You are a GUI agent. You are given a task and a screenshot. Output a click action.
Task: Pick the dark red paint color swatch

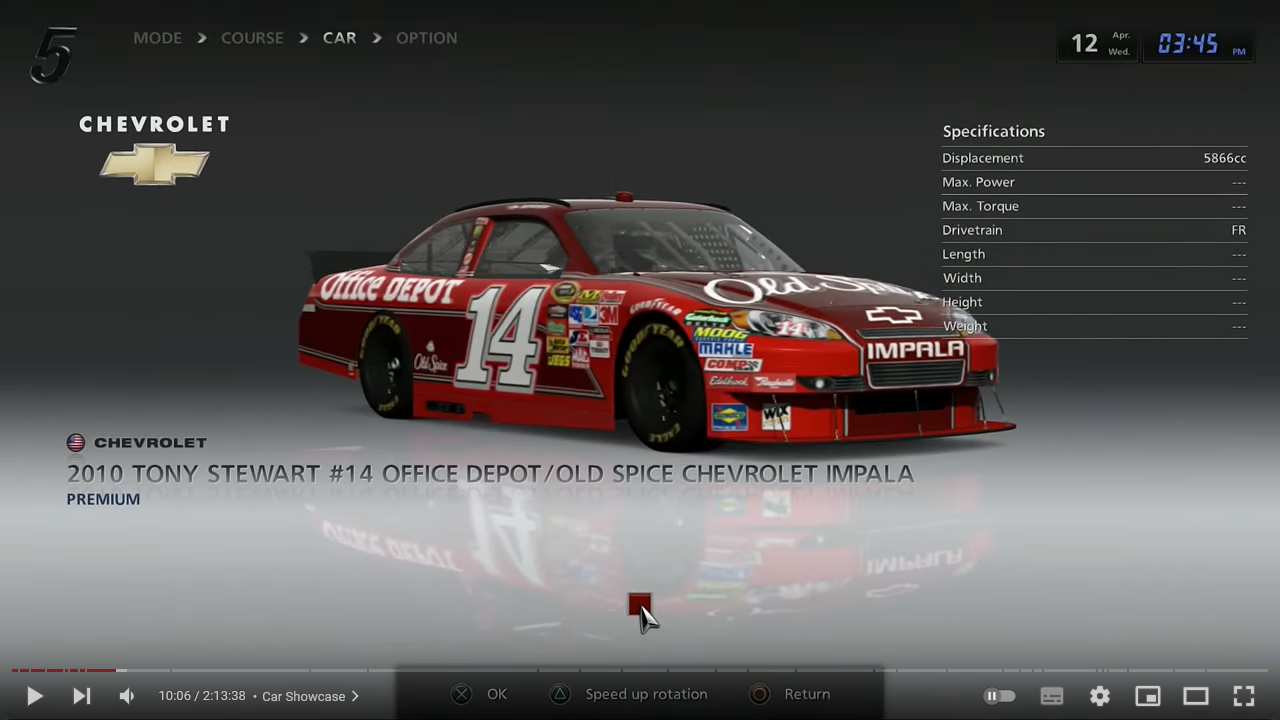click(638, 604)
